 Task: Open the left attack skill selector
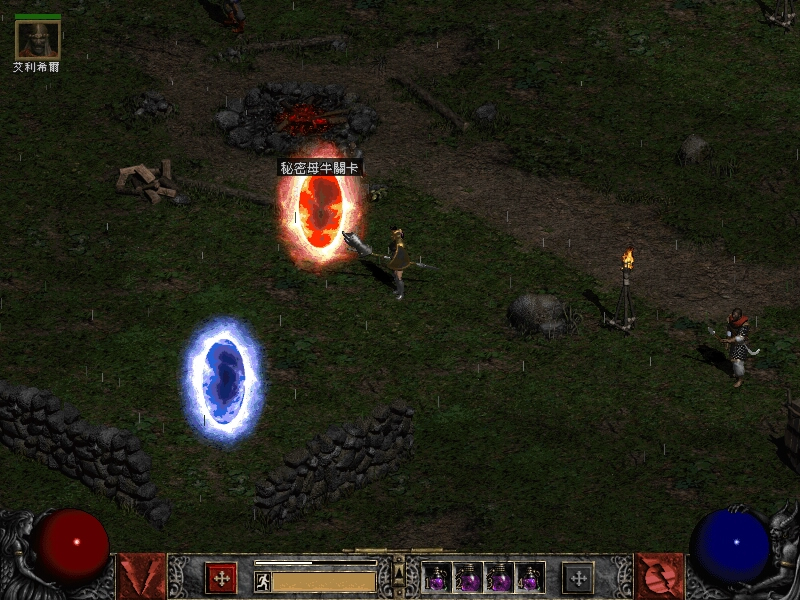[x=141, y=576]
